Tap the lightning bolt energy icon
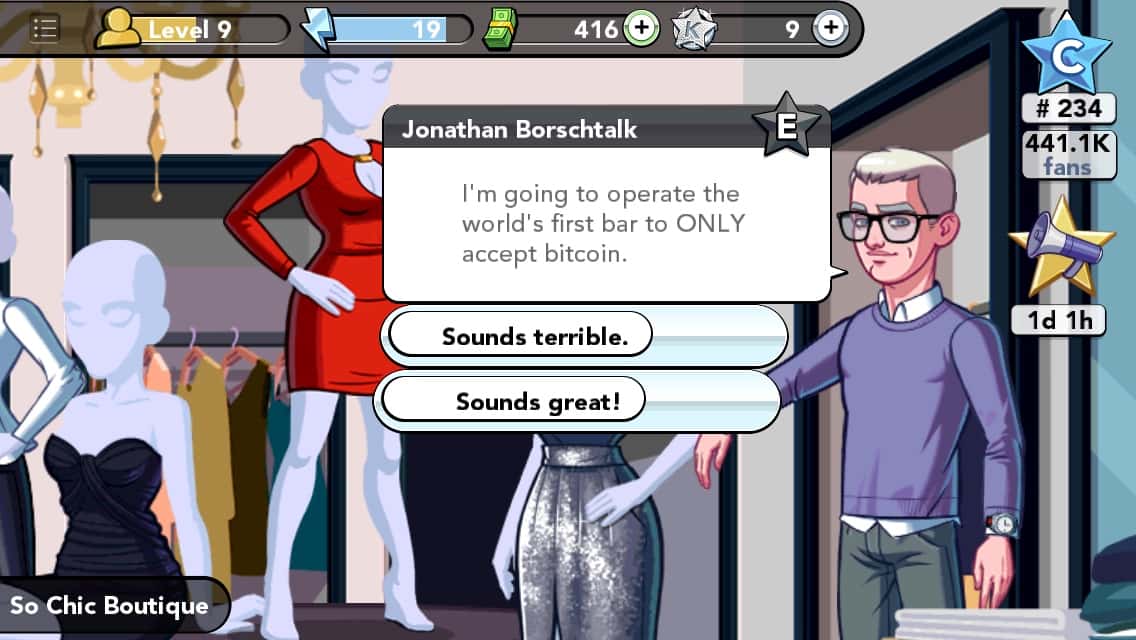This screenshot has width=1136, height=640. click(319, 29)
